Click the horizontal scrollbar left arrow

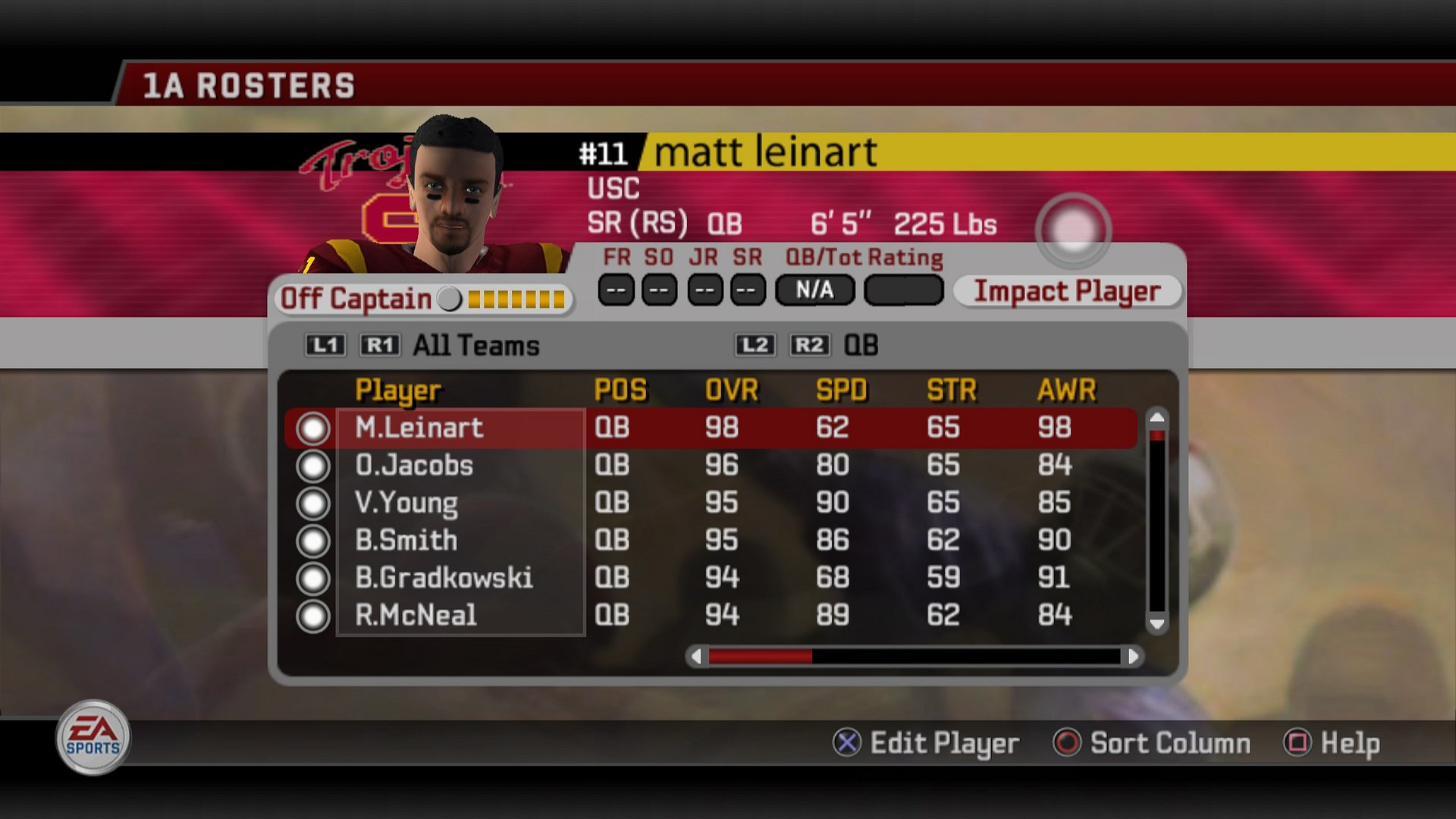tap(696, 656)
